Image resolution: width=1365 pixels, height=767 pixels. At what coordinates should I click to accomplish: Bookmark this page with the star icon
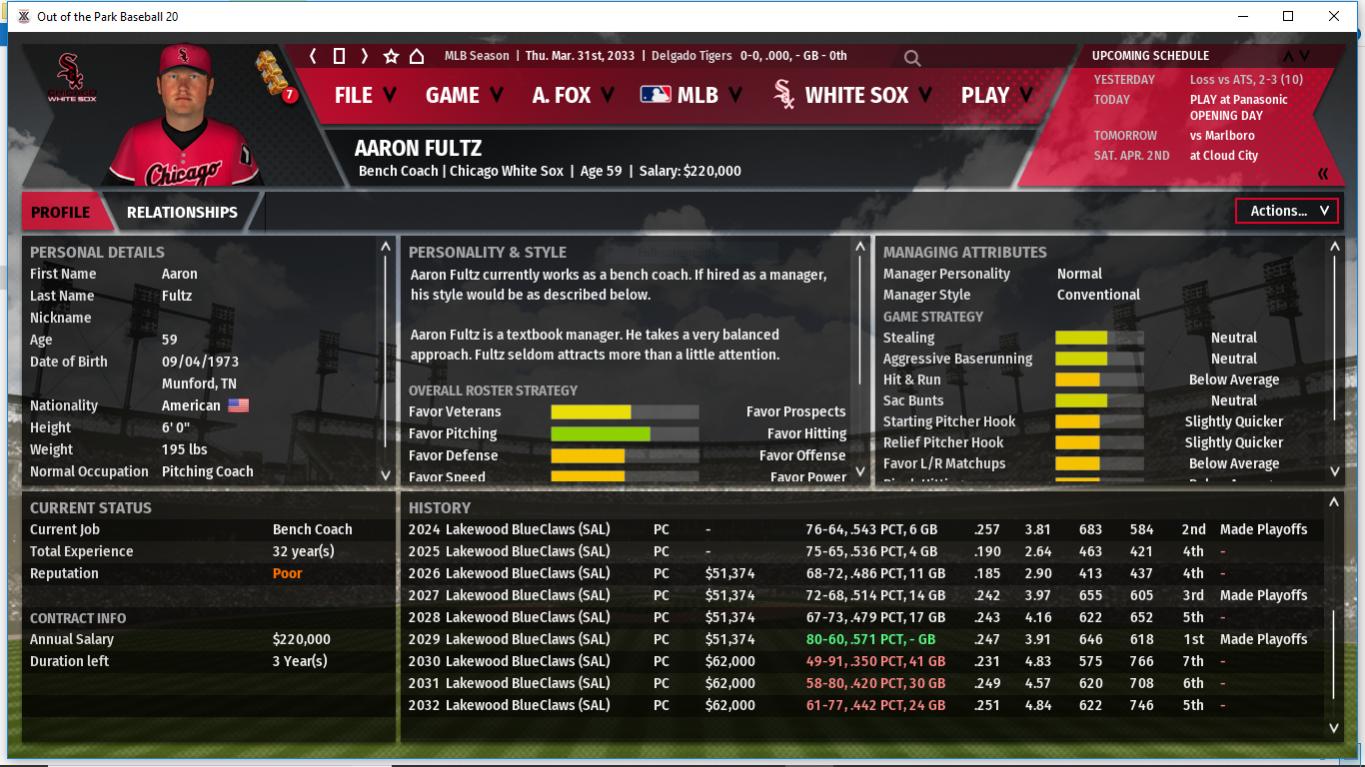pyautogui.click(x=391, y=56)
